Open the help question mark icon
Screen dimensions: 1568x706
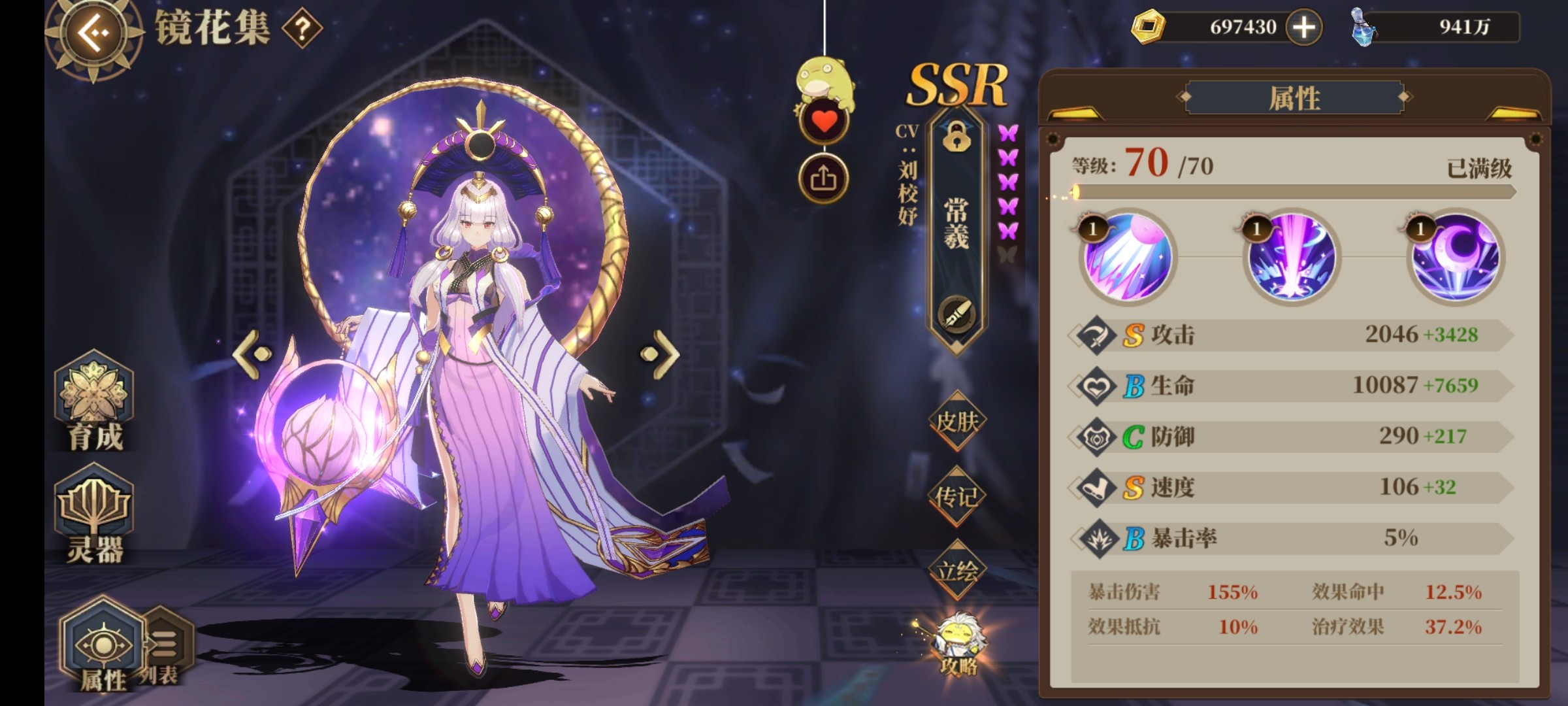(302, 29)
